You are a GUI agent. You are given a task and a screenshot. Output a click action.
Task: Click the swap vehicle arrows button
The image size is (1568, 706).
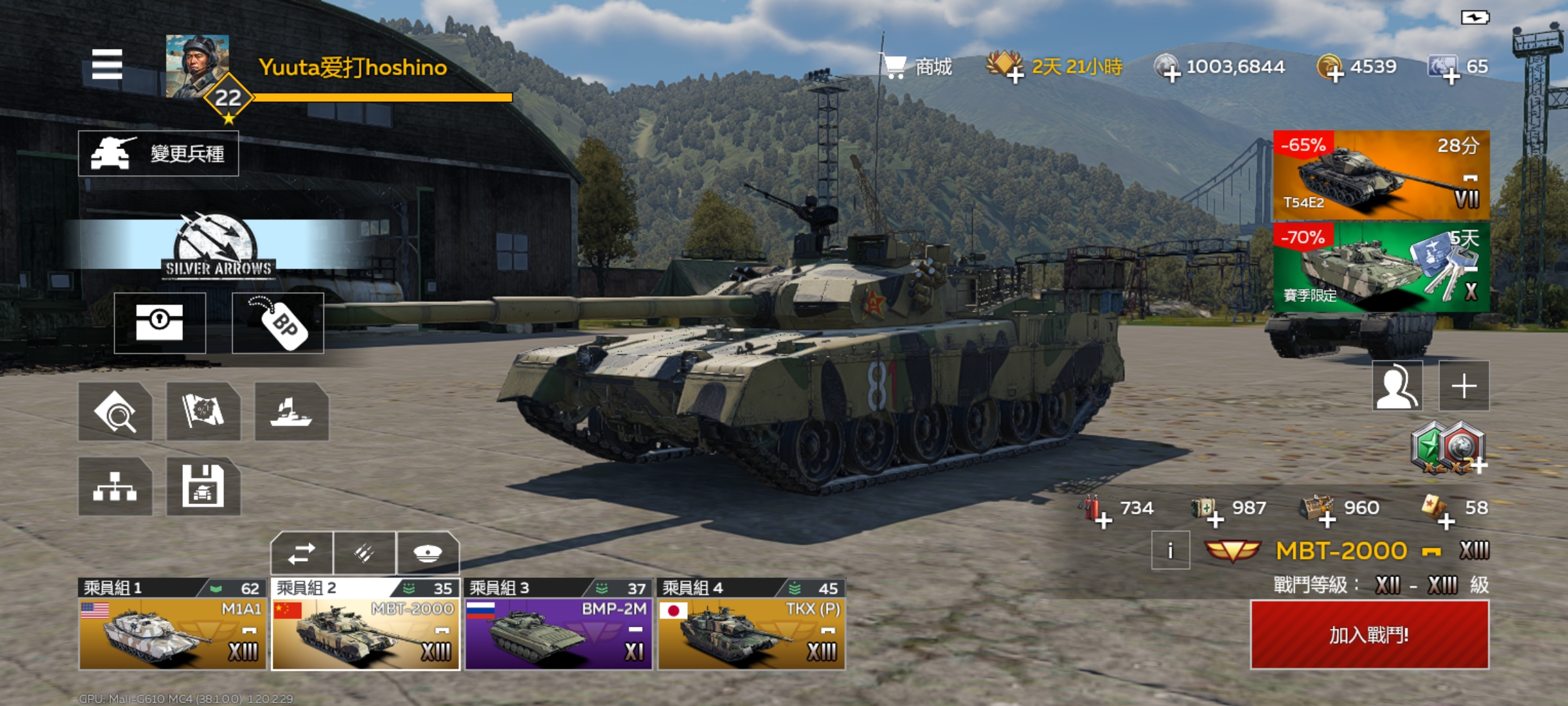(301, 554)
